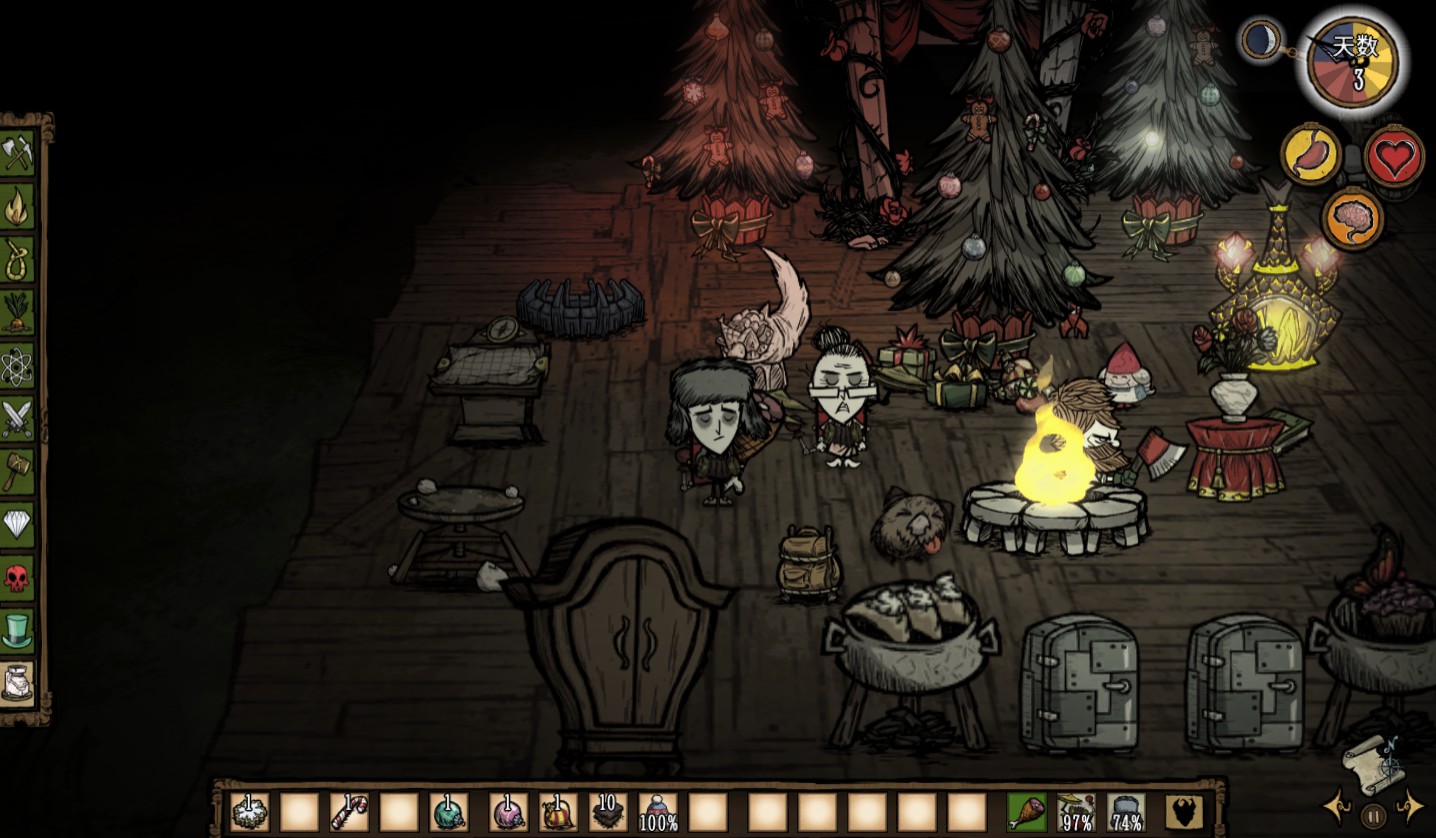Open the Science atom crafting tab
The image size is (1436, 838).
[17, 367]
